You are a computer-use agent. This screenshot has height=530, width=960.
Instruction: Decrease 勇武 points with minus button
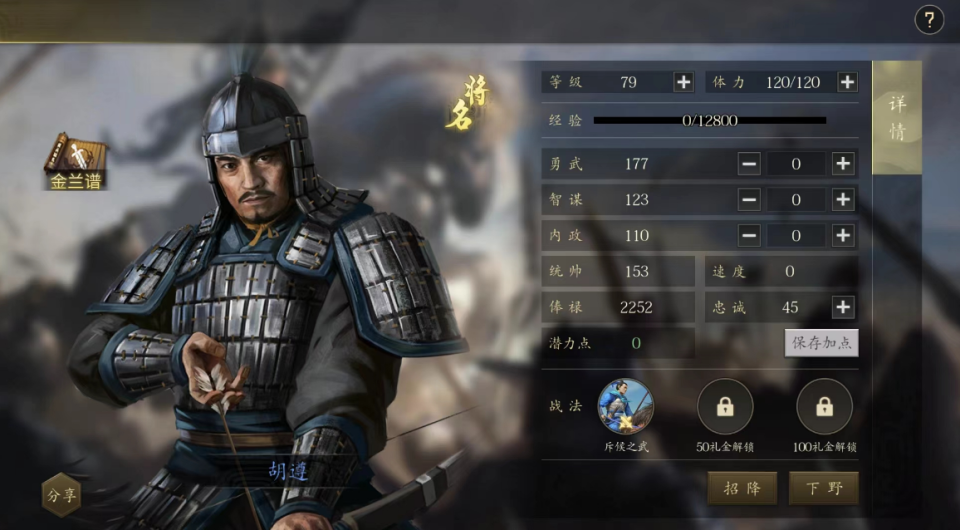point(749,164)
